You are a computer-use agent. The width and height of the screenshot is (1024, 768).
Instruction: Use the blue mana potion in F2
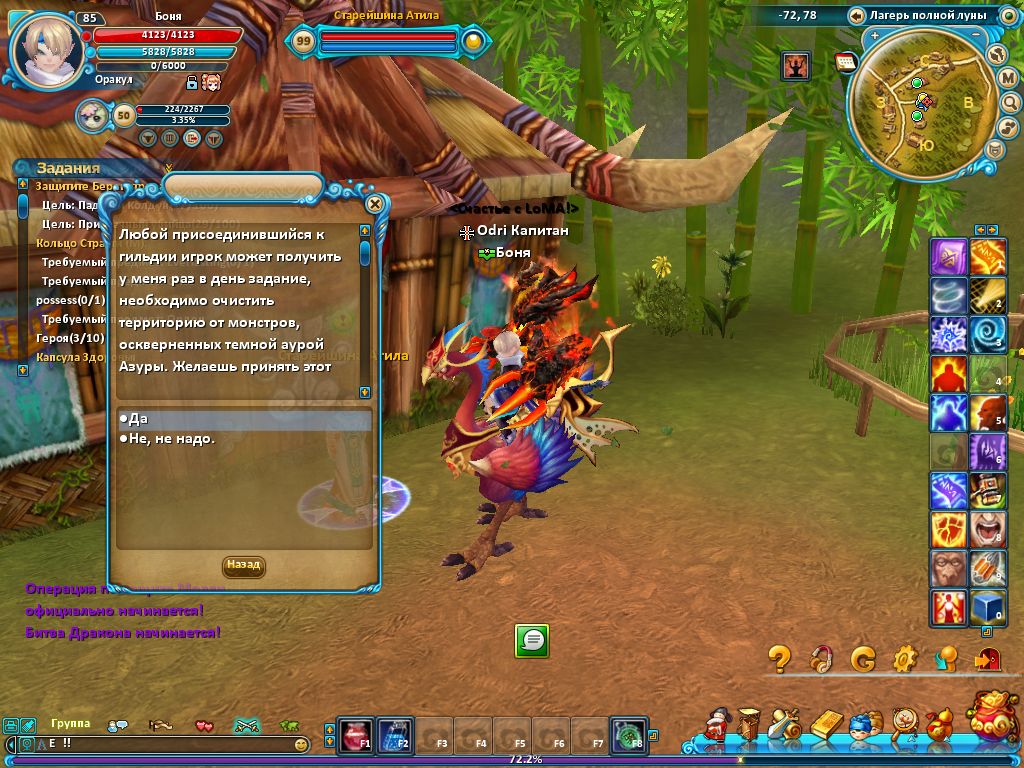pyautogui.click(x=394, y=735)
